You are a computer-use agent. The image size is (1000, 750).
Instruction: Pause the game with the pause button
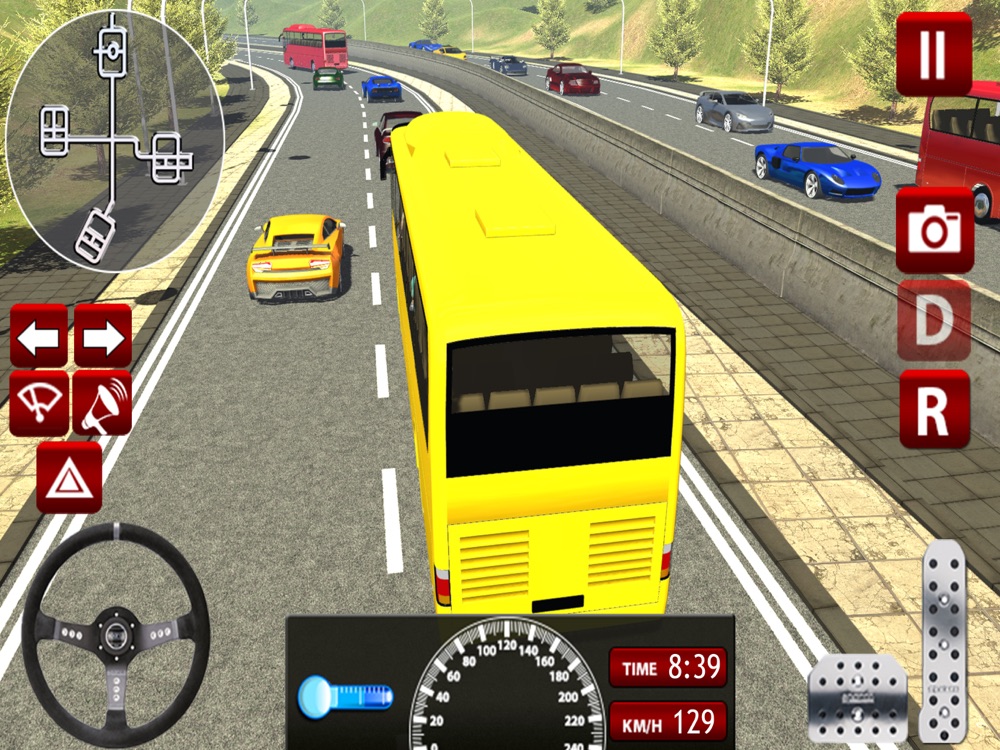click(934, 54)
